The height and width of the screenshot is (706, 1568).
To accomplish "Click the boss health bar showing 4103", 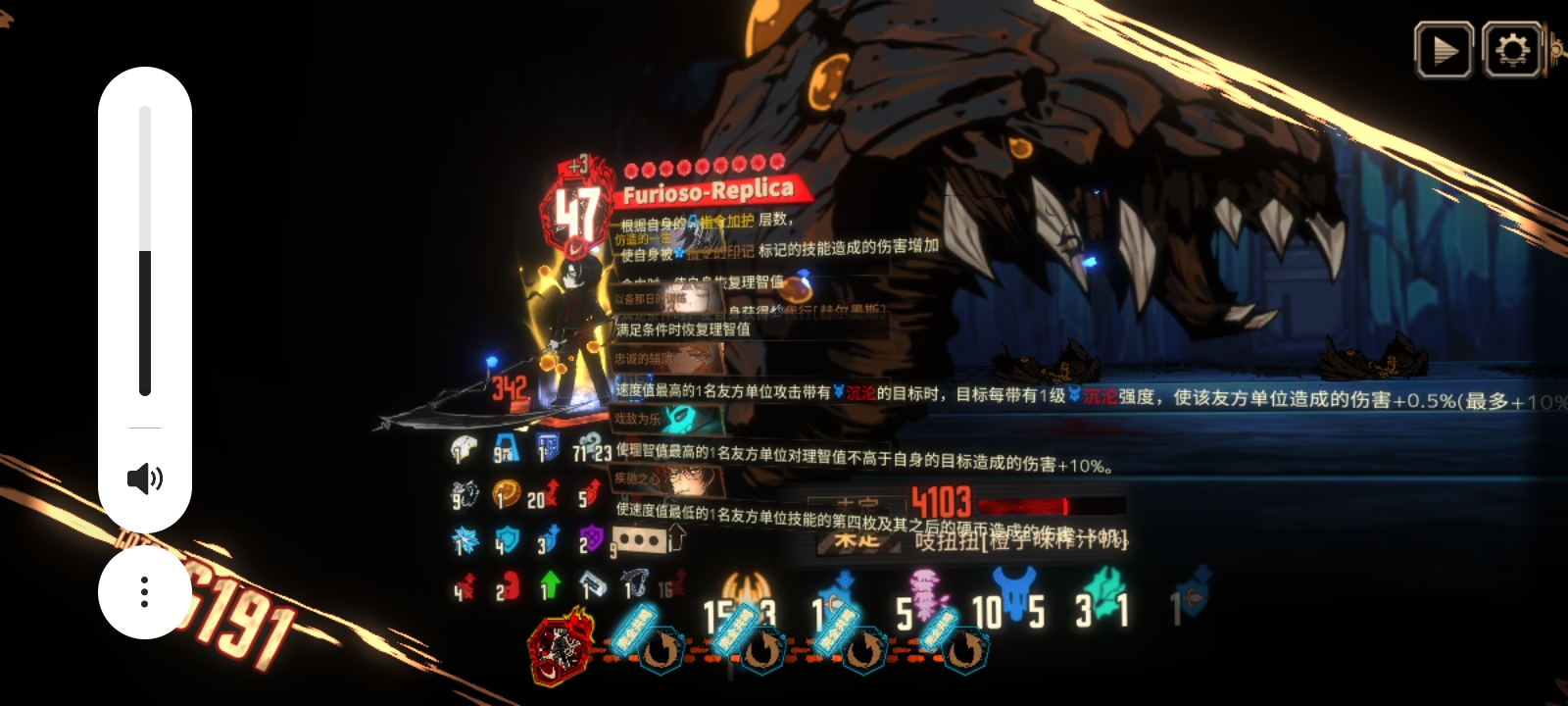I will 980,505.
